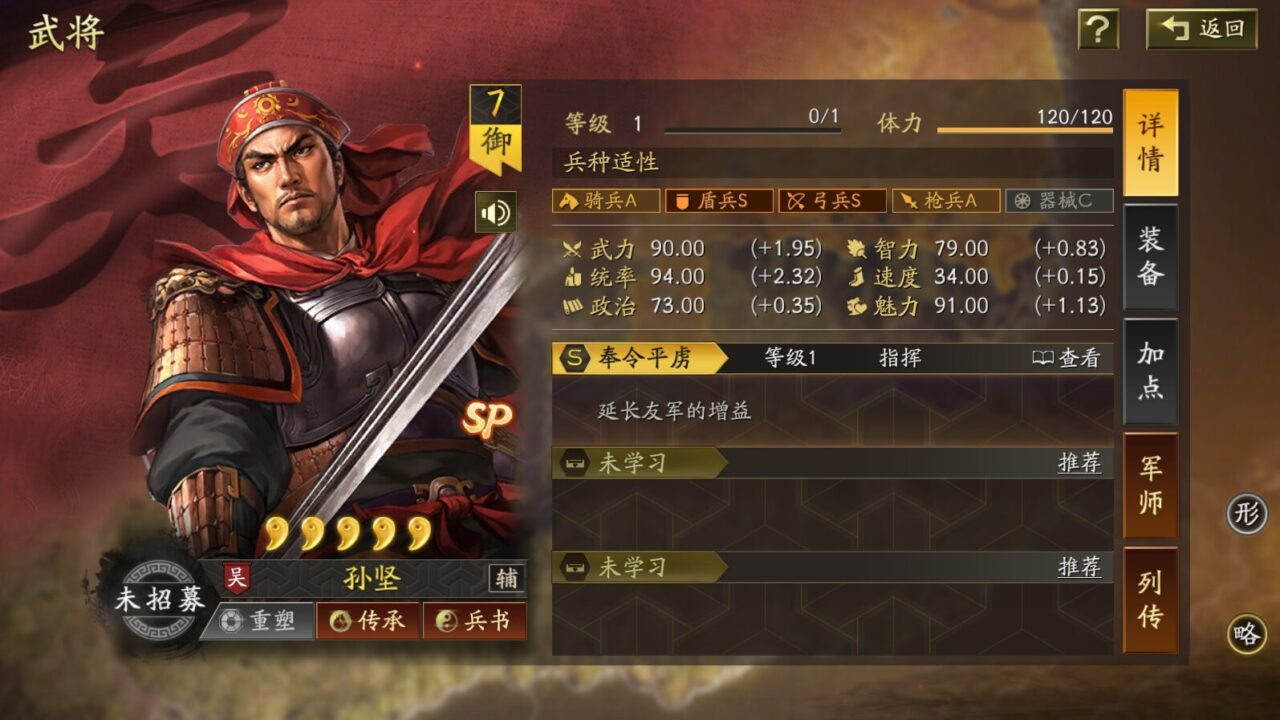Select the 加点 stat points tab

click(x=1150, y=370)
